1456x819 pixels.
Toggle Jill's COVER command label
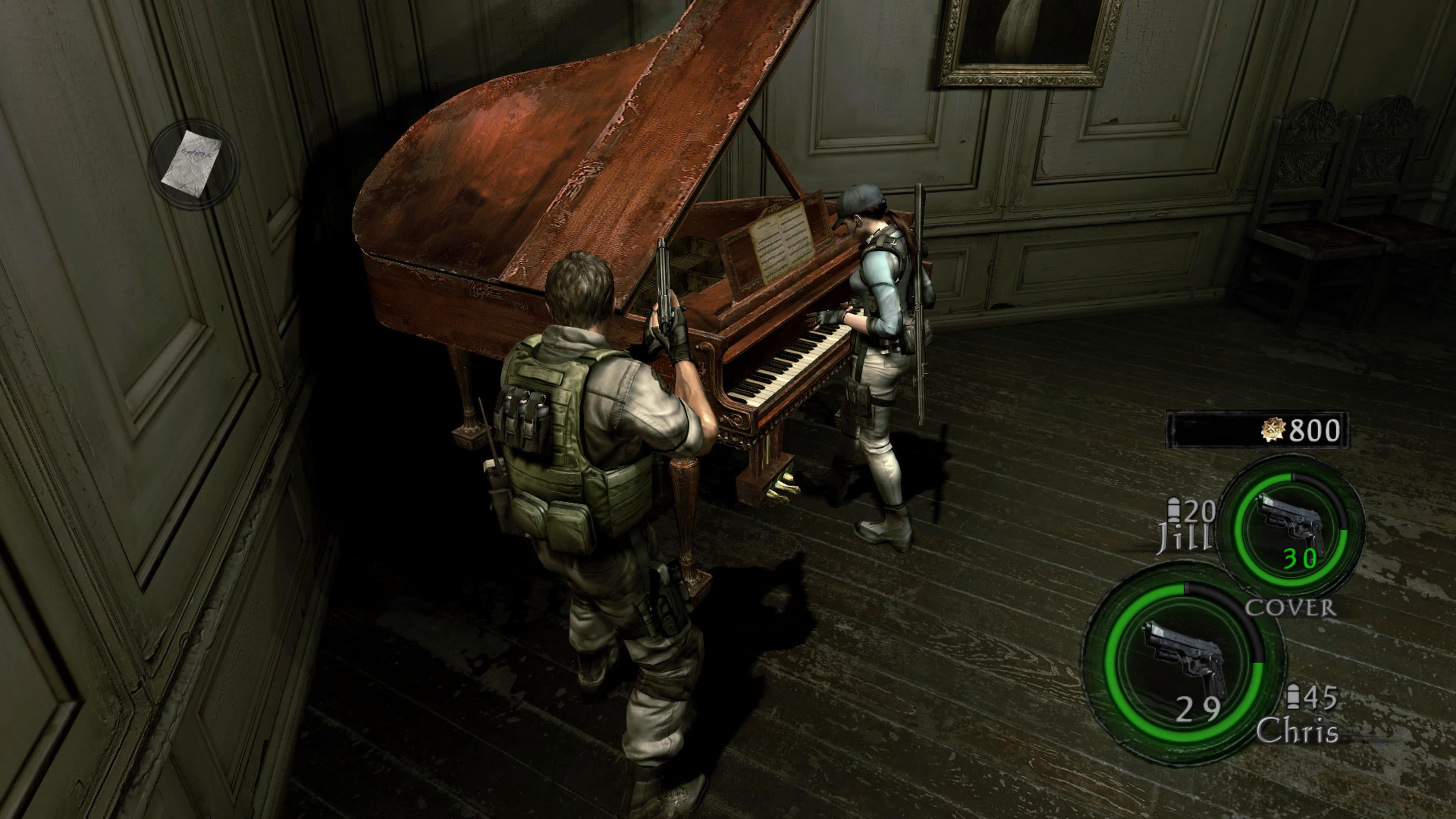click(x=1290, y=607)
